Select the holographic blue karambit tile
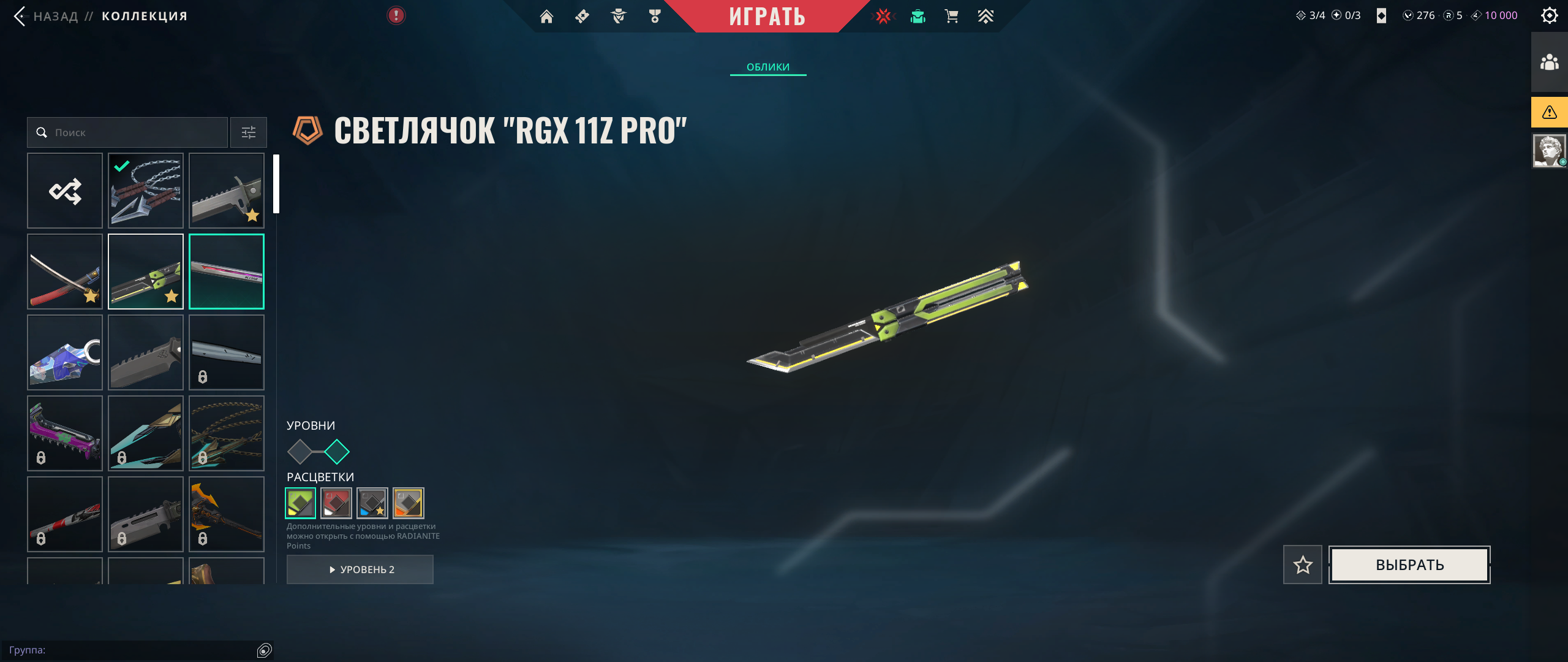This screenshot has width=1568, height=662. [x=65, y=352]
